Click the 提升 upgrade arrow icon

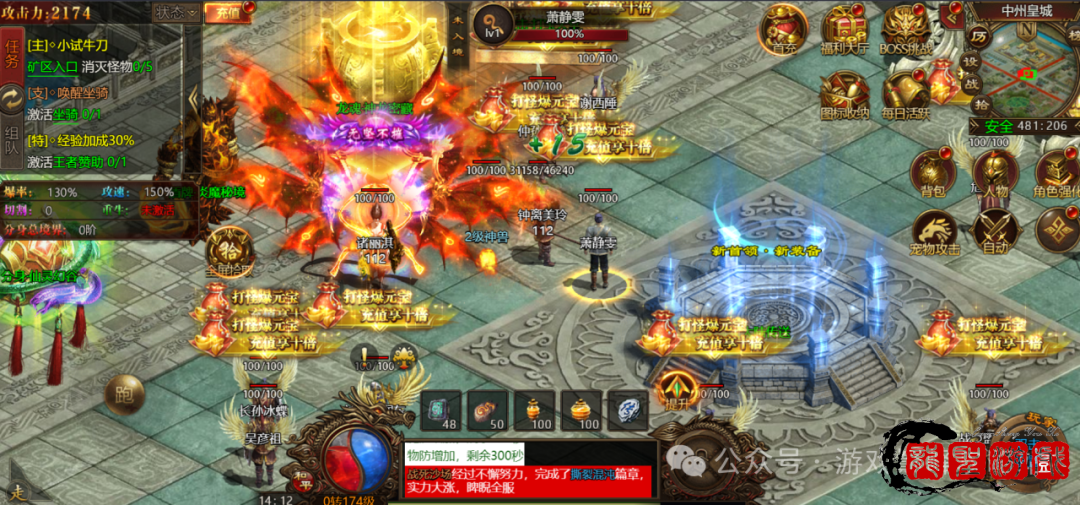(677, 390)
